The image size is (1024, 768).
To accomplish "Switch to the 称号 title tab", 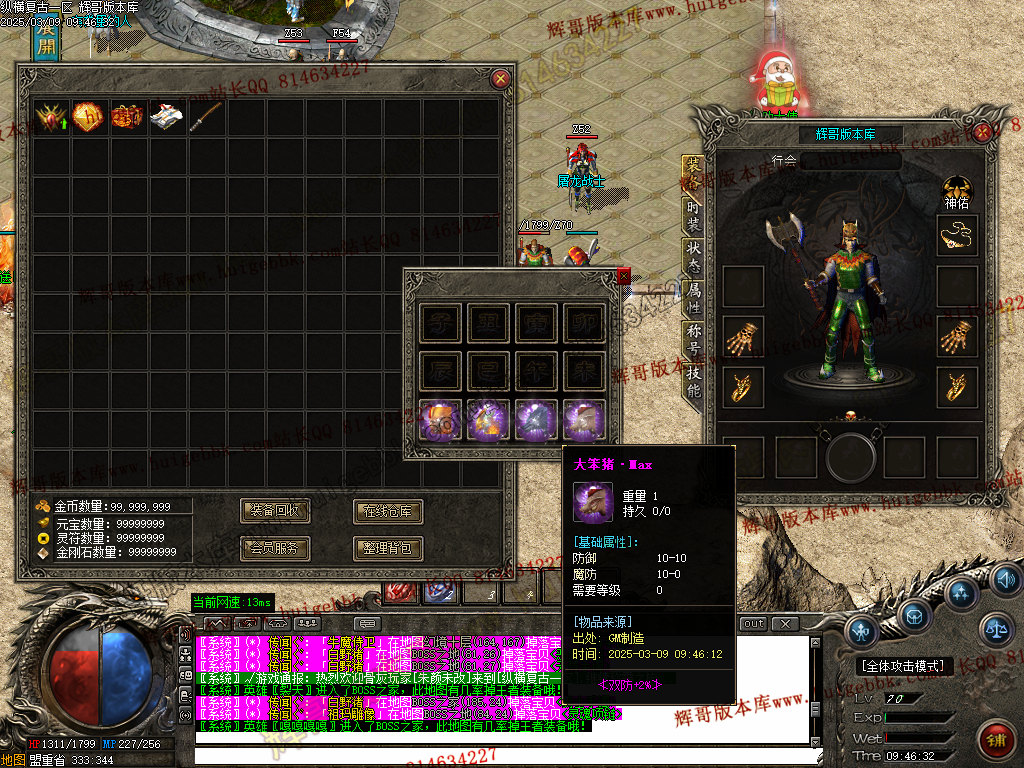I will point(693,339).
